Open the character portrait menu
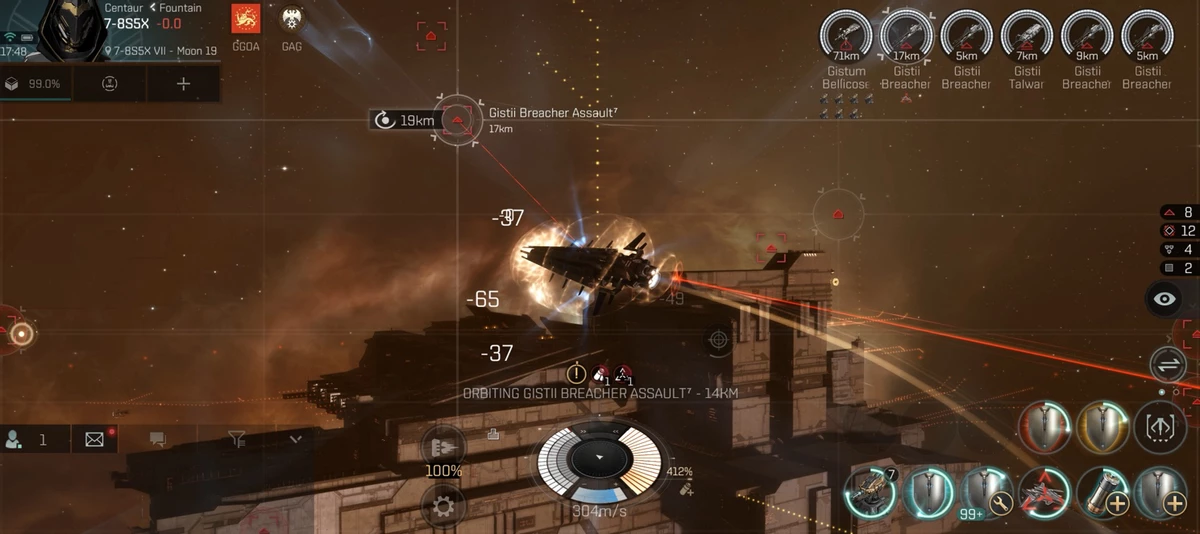 [x=66, y=30]
